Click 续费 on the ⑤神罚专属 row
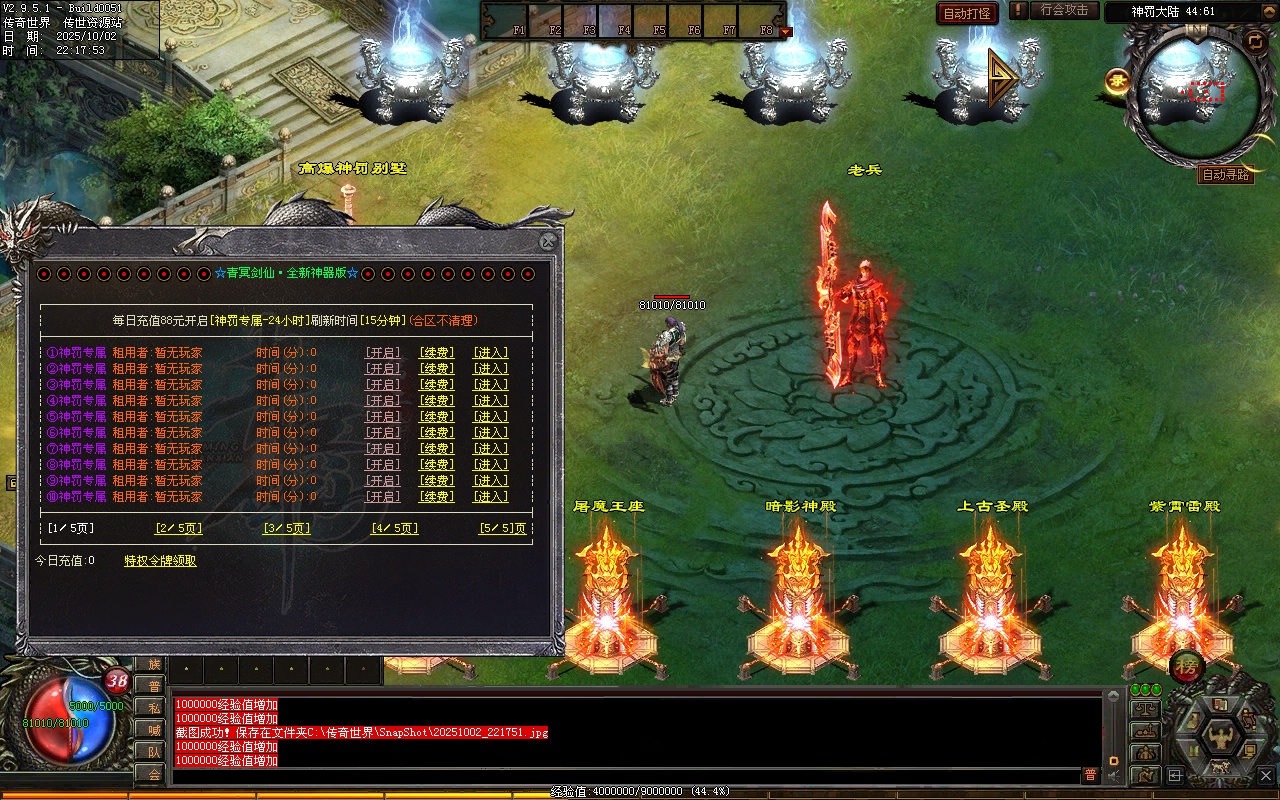 pyautogui.click(x=436, y=417)
